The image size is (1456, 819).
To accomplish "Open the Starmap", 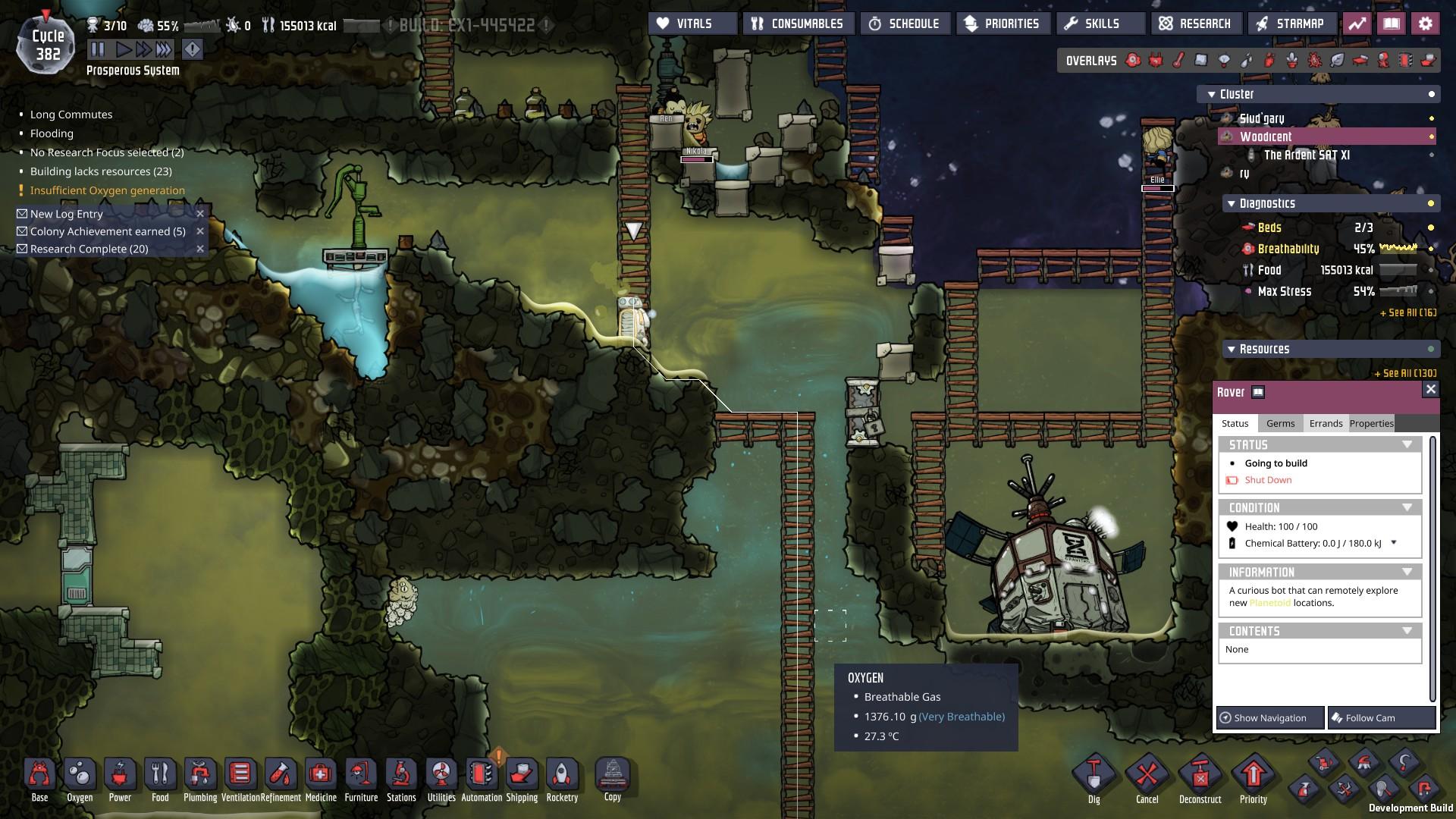I will [1290, 24].
